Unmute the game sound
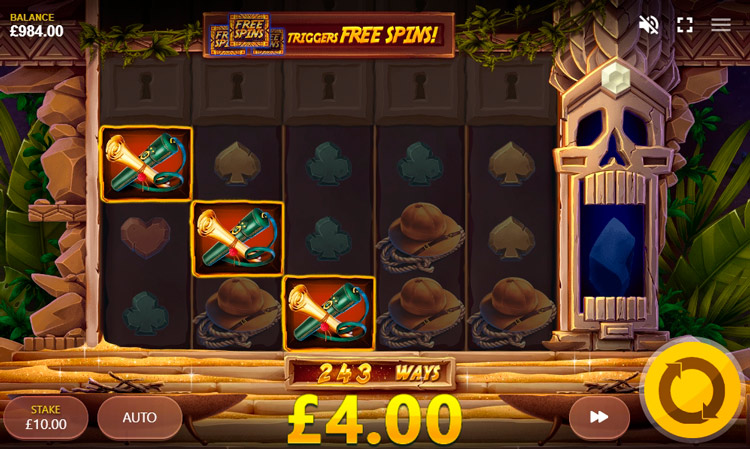This screenshot has height=449, width=750. point(649,25)
